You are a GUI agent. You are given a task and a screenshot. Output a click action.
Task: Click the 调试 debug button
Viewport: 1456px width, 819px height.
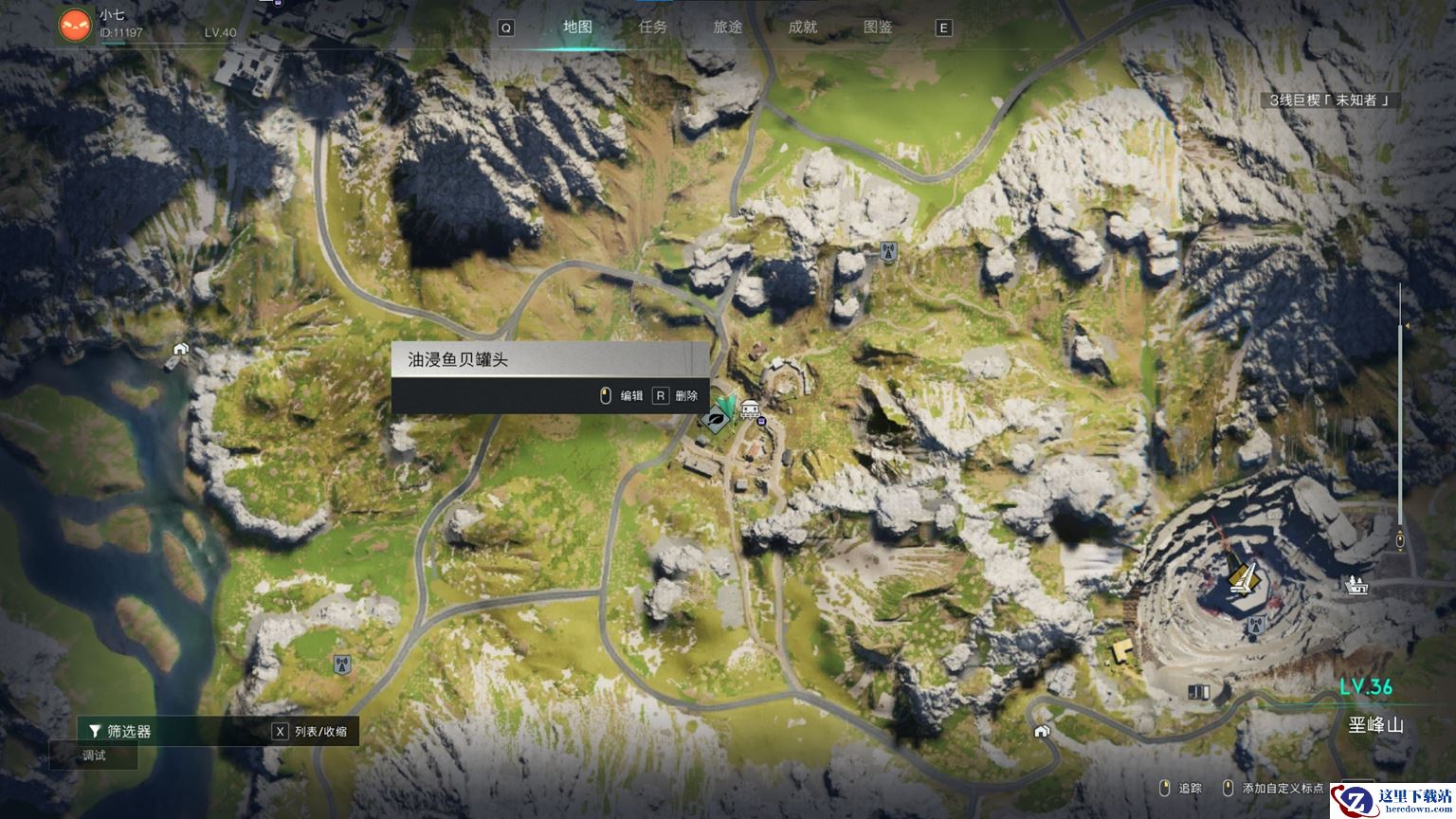tap(94, 755)
